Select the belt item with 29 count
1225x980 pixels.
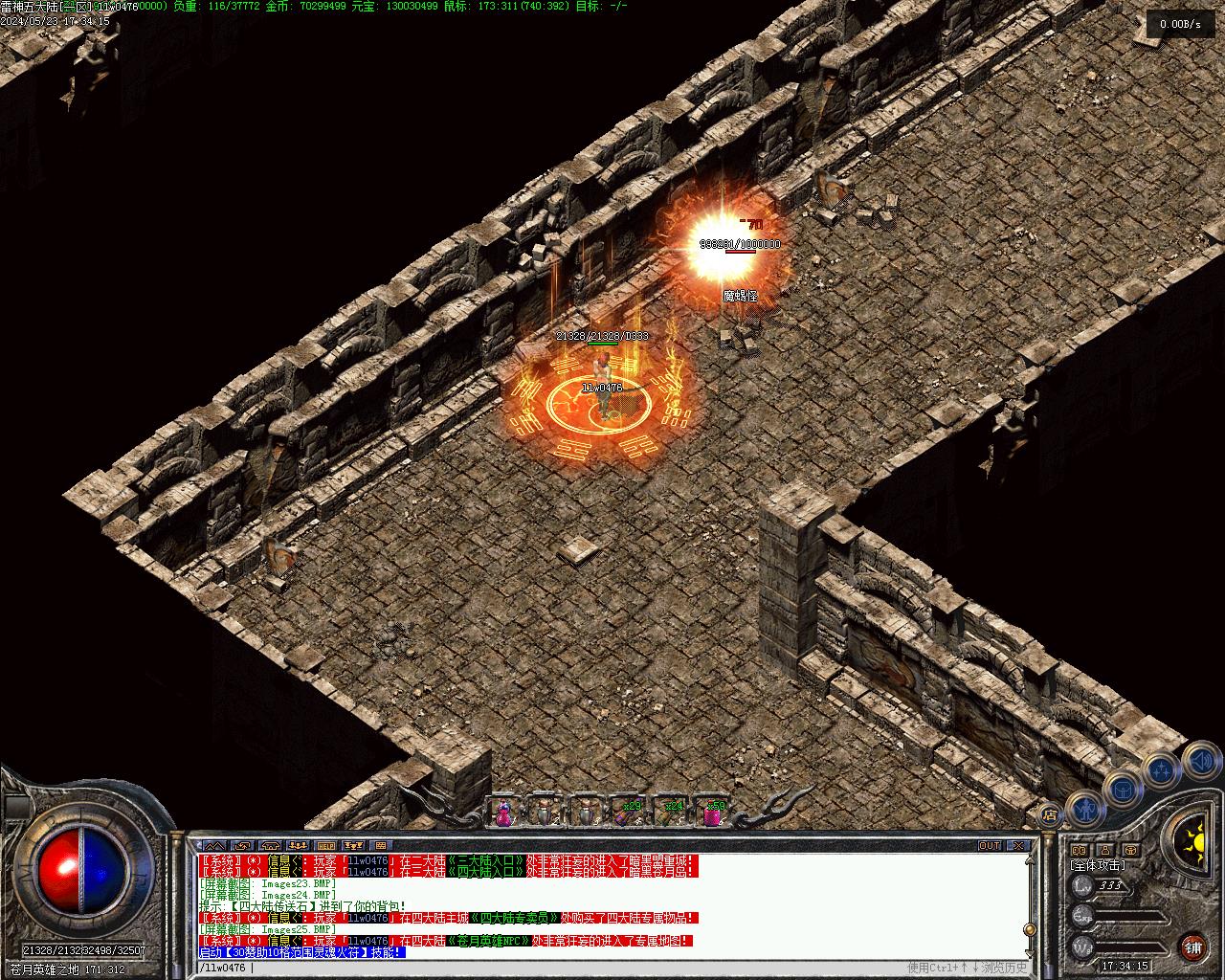(x=629, y=812)
